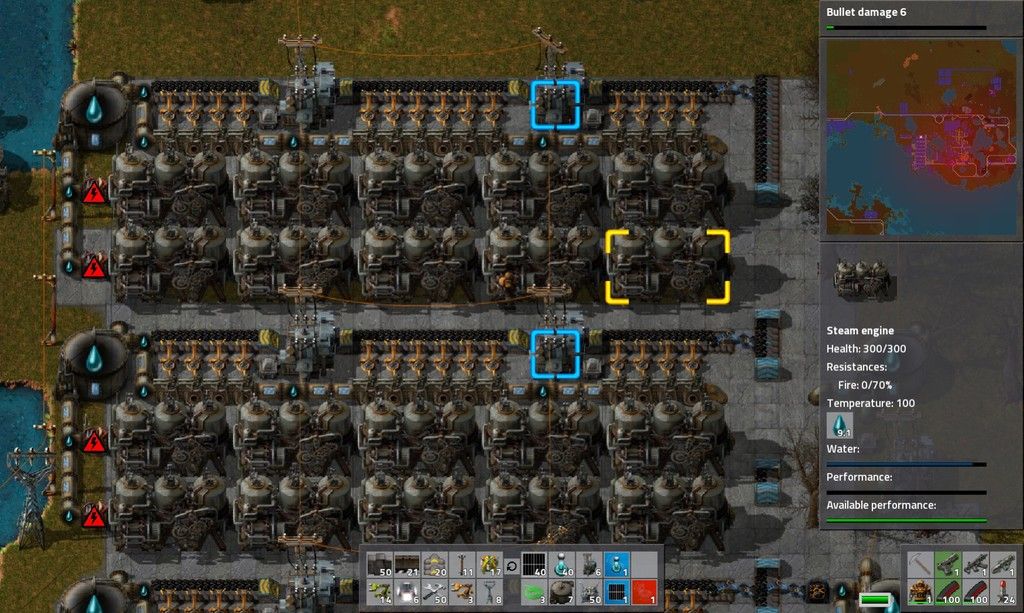Select the transport belt slot with 21

click(x=407, y=565)
